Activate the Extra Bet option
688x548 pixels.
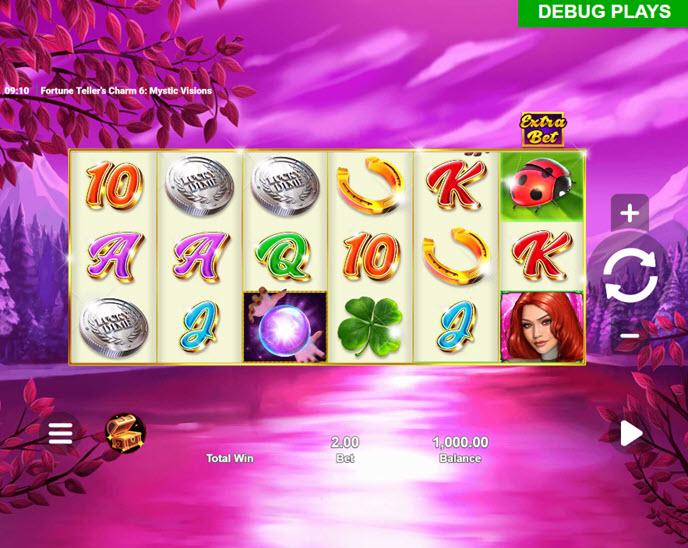[x=542, y=129]
